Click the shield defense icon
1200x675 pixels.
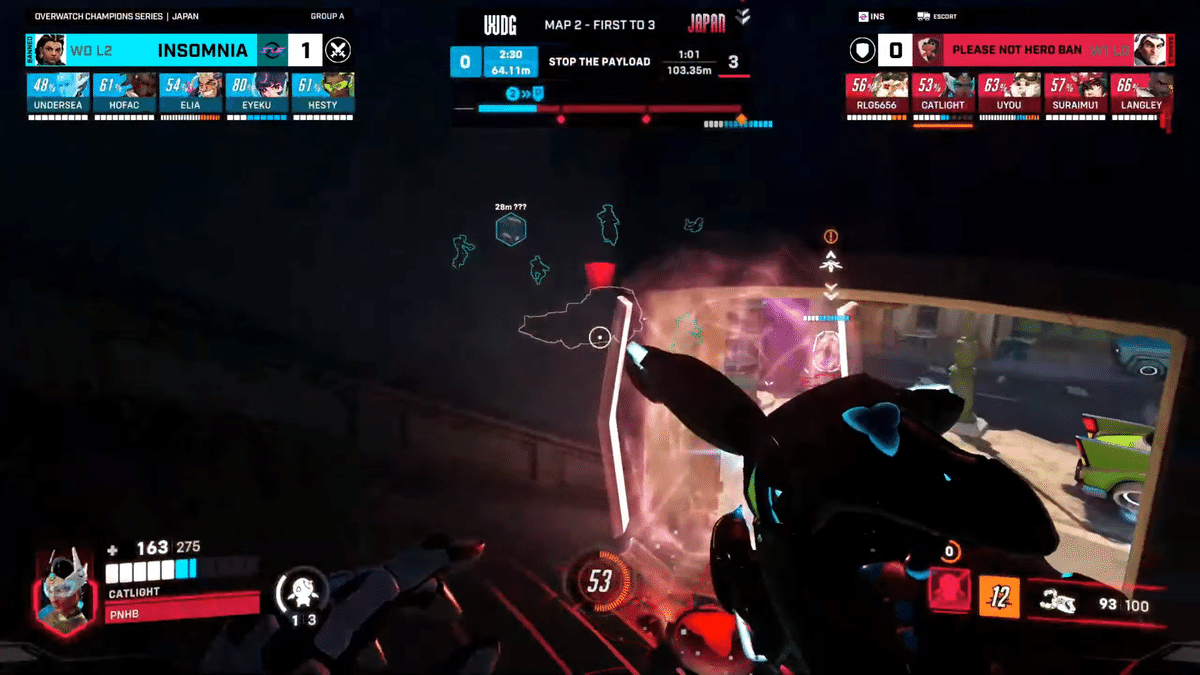click(862, 50)
